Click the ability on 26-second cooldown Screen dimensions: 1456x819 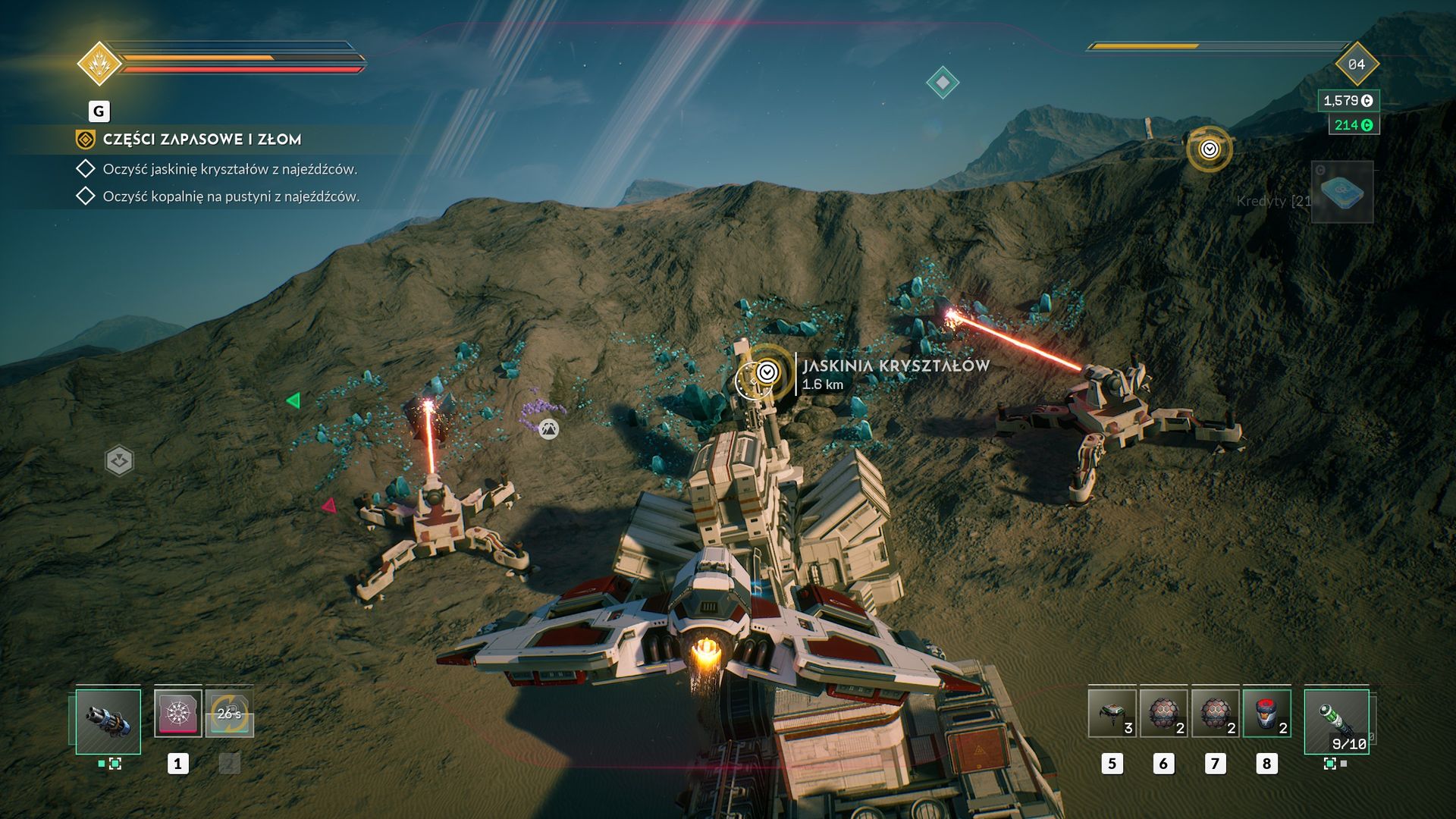229,714
